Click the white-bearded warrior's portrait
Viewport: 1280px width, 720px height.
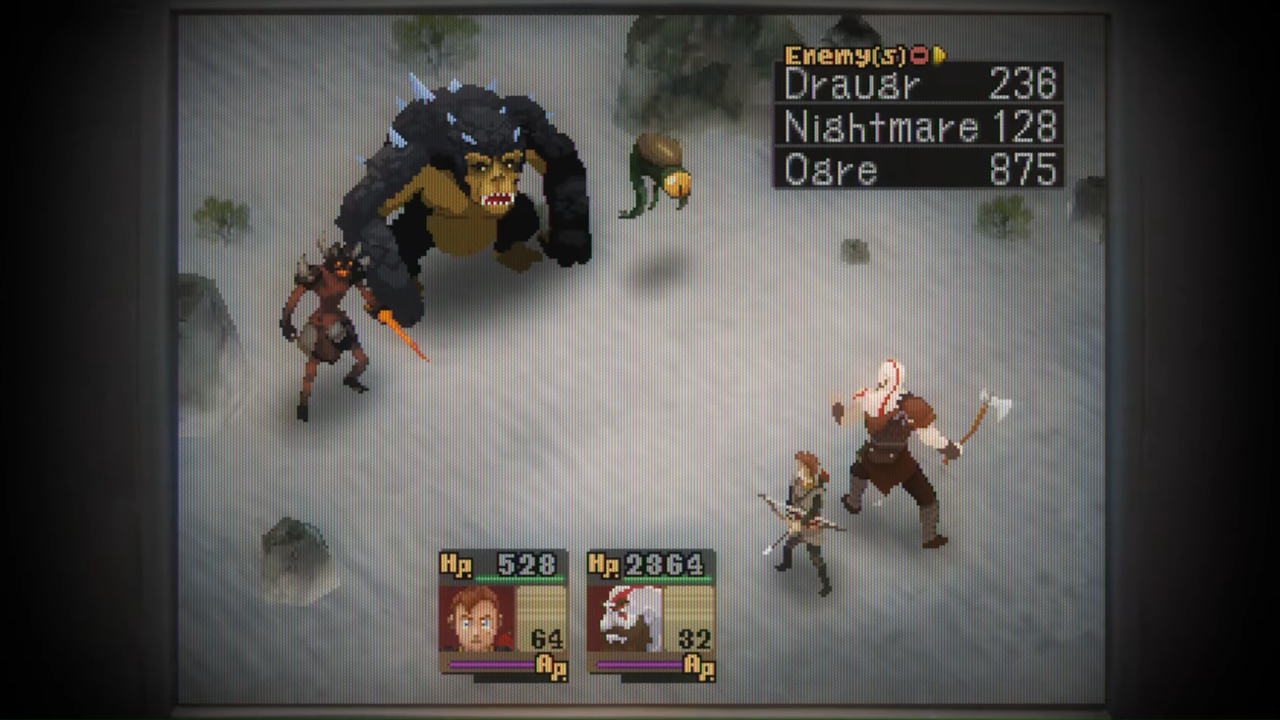tap(625, 618)
